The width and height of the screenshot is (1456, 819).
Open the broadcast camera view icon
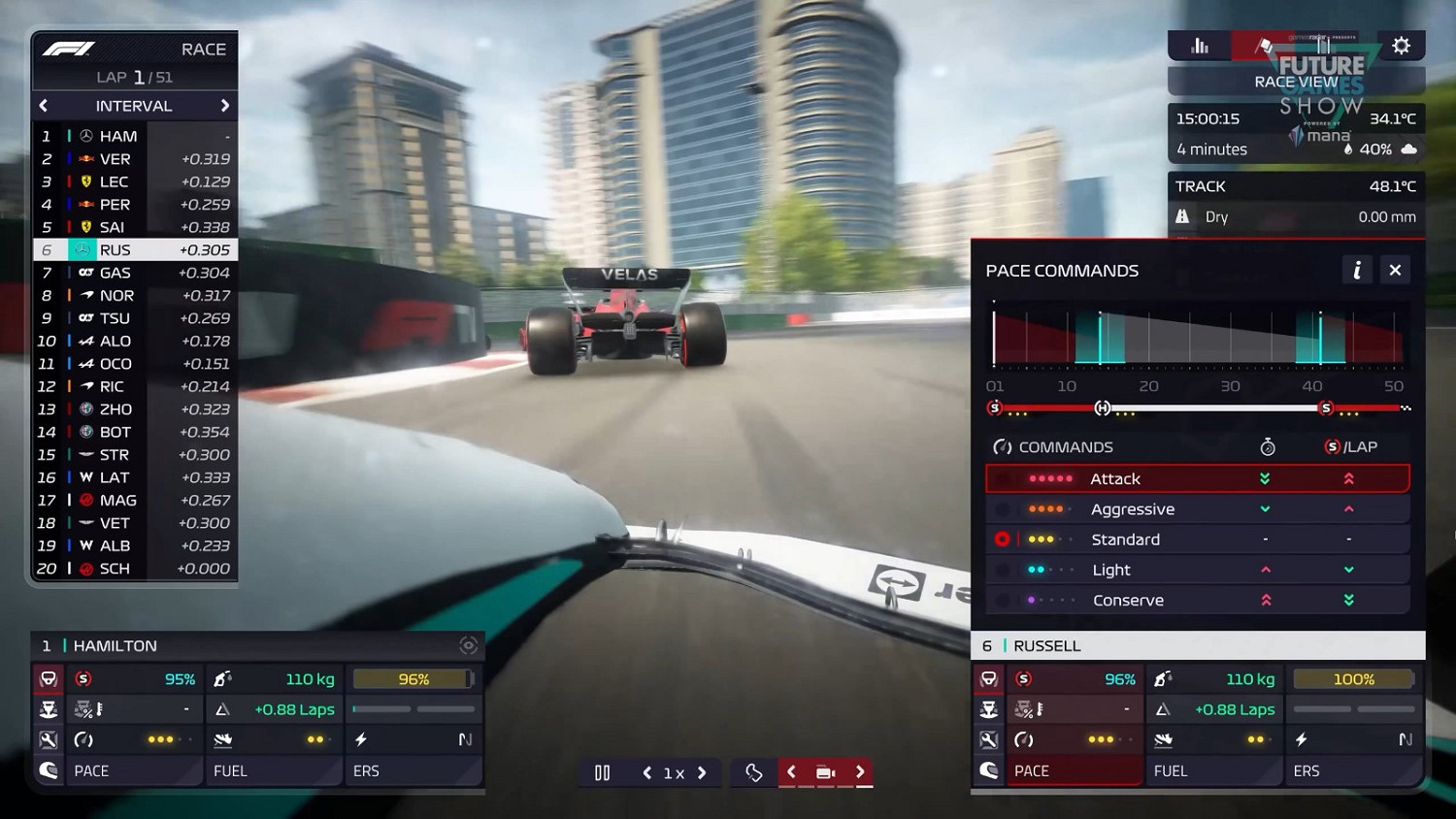825,772
